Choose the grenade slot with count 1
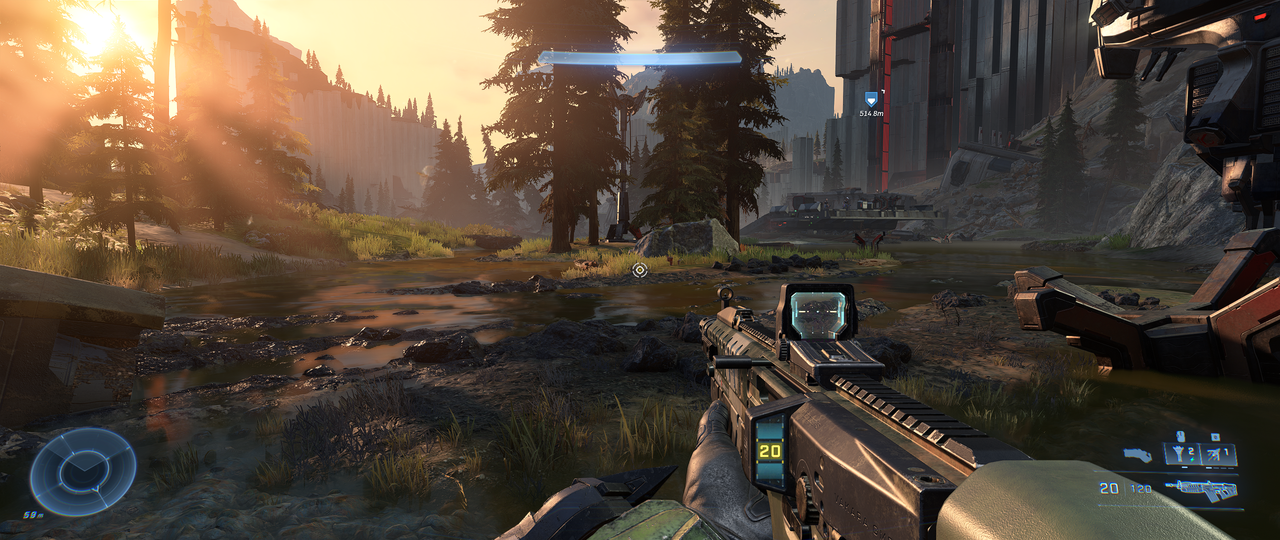 pyautogui.click(x=1219, y=455)
